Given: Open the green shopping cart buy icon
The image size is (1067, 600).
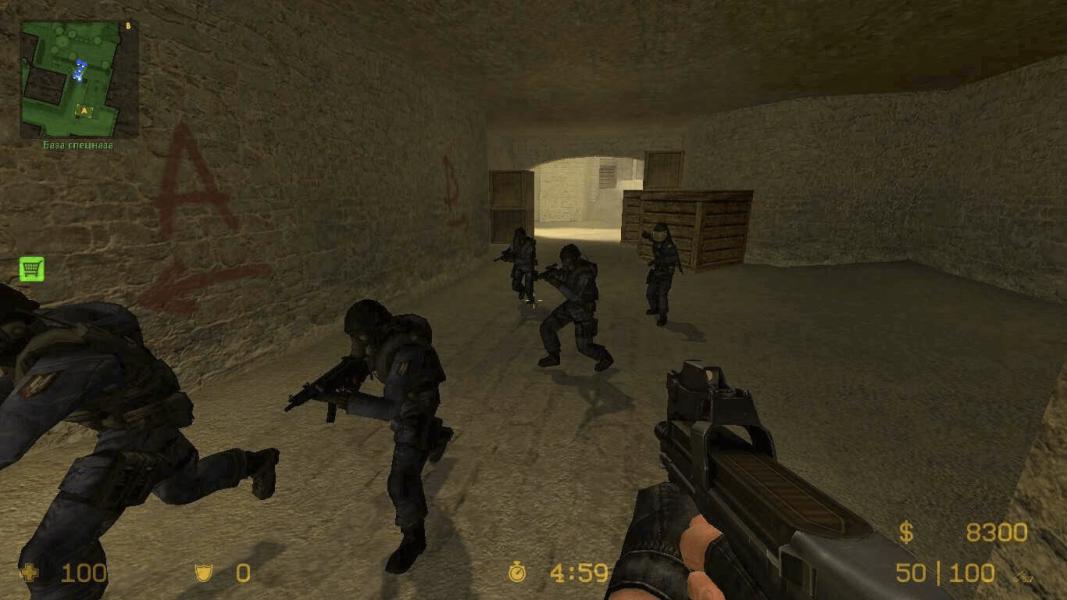Looking at the screenshot, I should 32,268.
